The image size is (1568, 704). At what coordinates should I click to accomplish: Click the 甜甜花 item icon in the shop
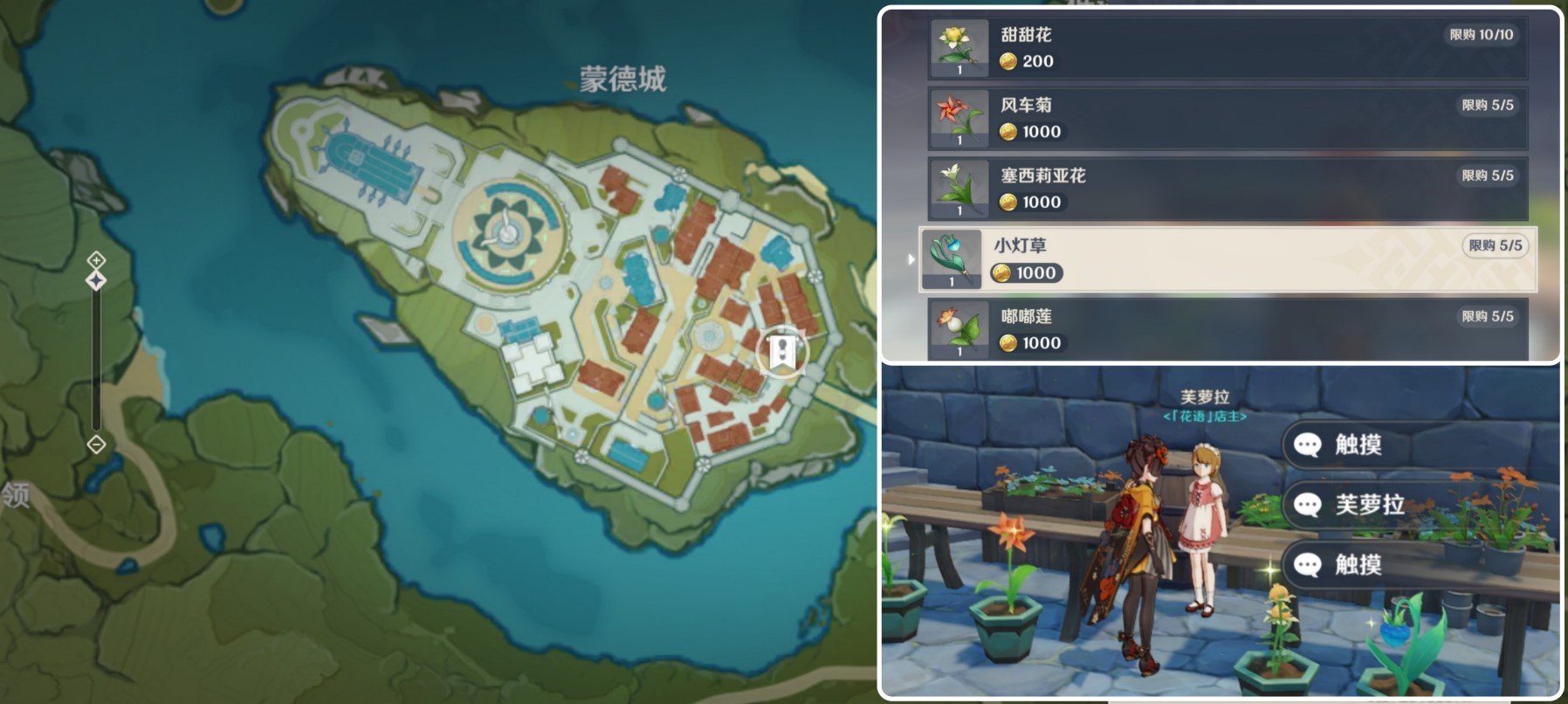click(958, 48)
